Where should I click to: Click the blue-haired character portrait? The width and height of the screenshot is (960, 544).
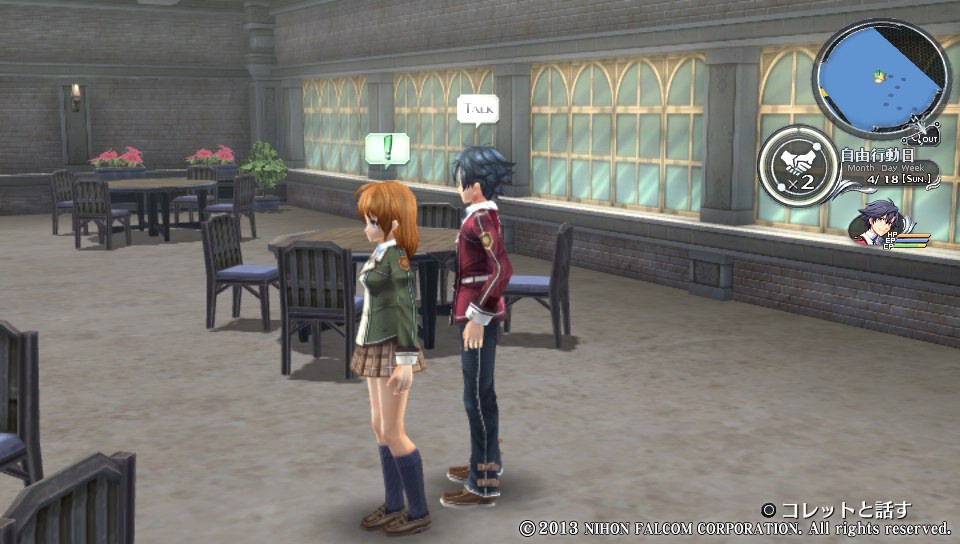pos(880,221)
